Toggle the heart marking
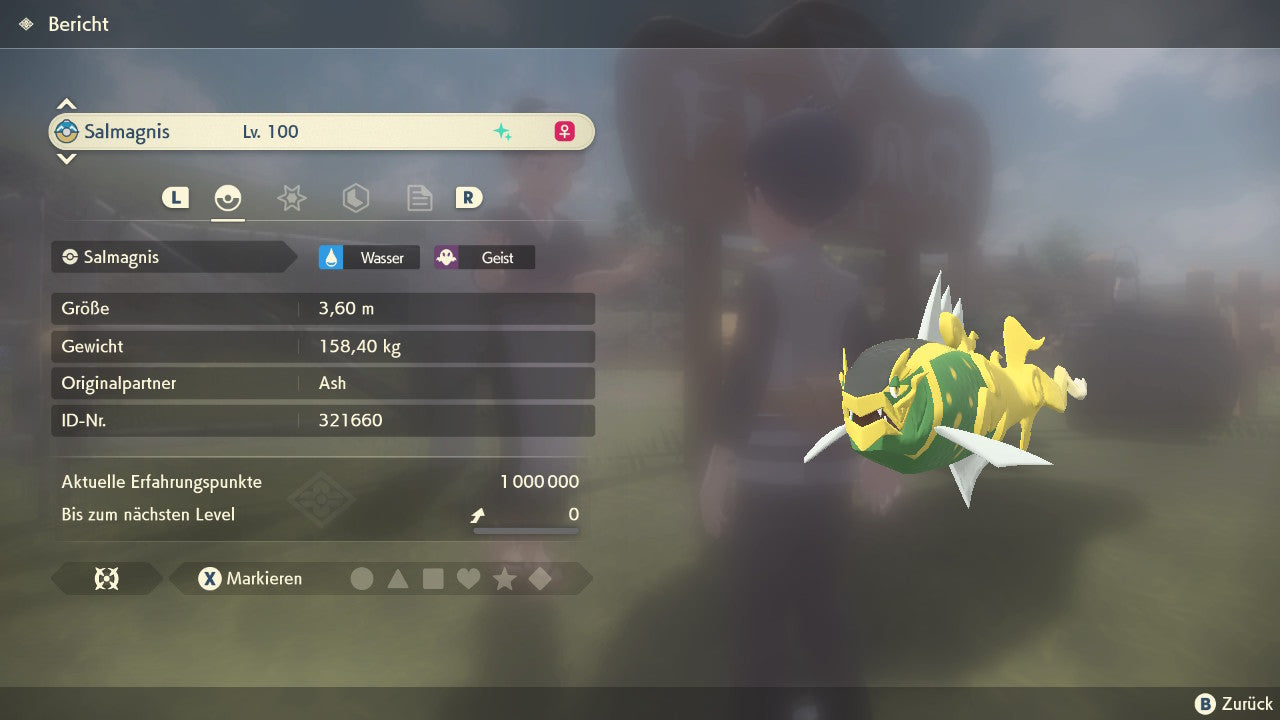Image resolution: width=1280 pixels, height=720 pixels. click(x=468, y=578)
